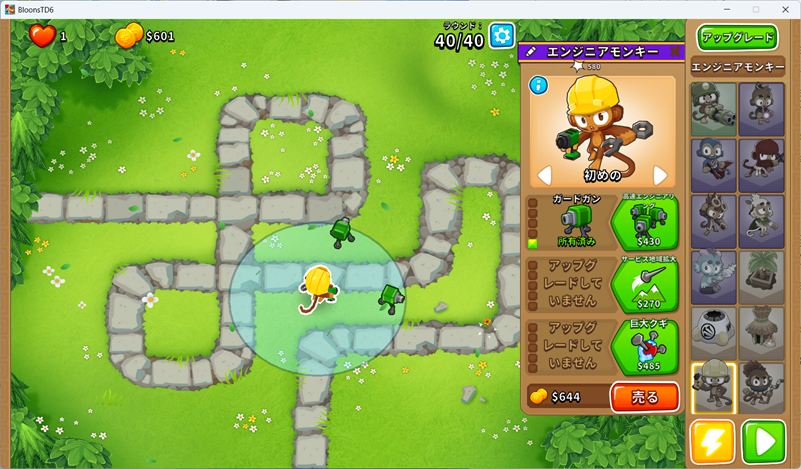Buy the $430 top path upgrade
This screenshot has height=469, width=801.
click(x=644, y=223)
